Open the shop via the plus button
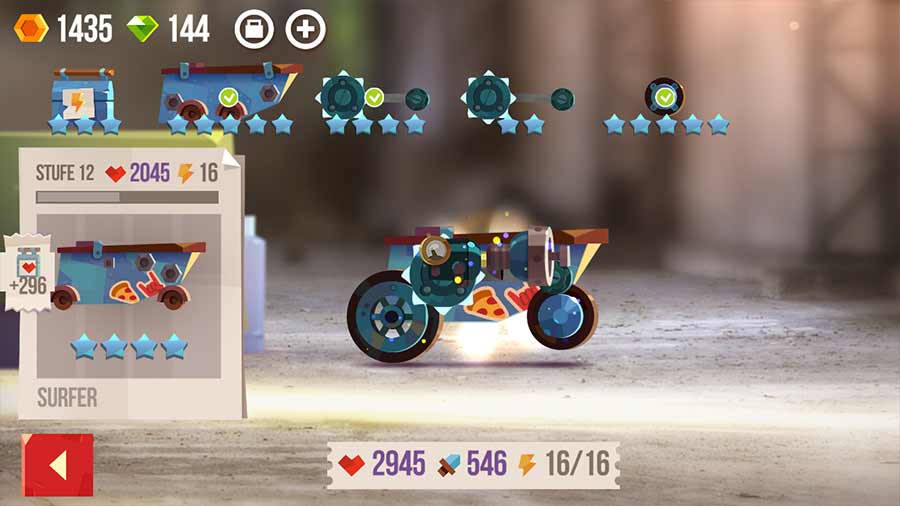 click(306, 29)
